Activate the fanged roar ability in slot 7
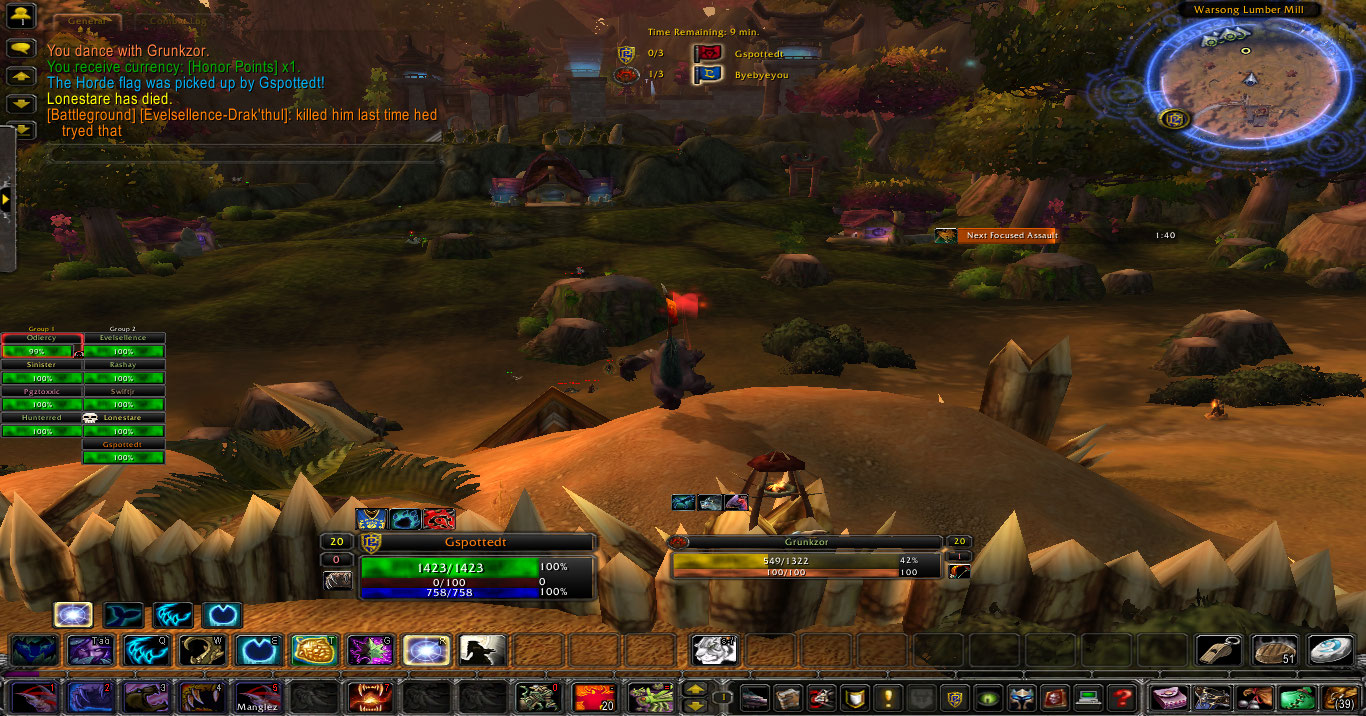 click(366, 696)
